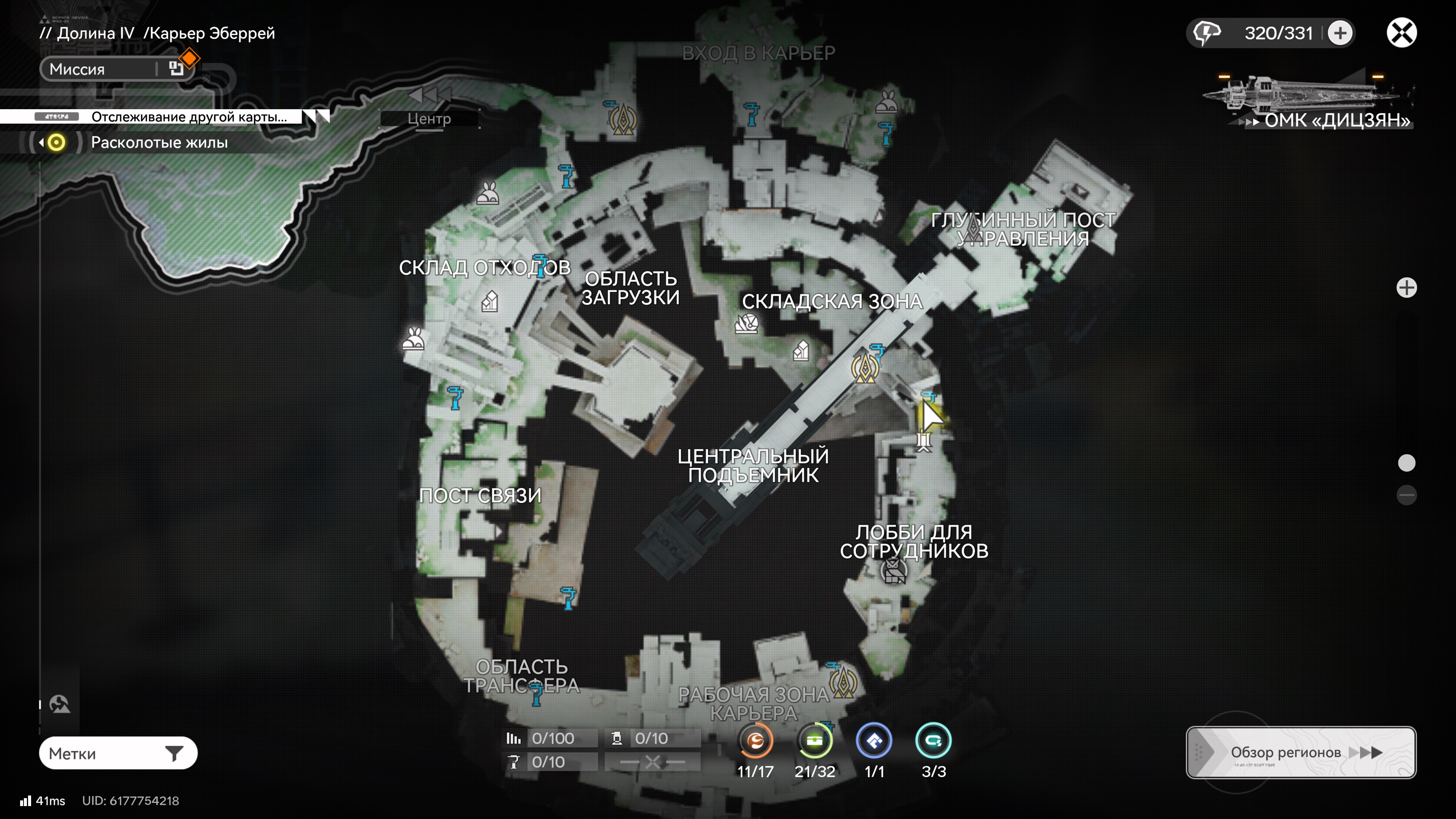Select teleport marker near Рабочая зона карьера
Screen dimensions: 1456x819
pos(843,683)
